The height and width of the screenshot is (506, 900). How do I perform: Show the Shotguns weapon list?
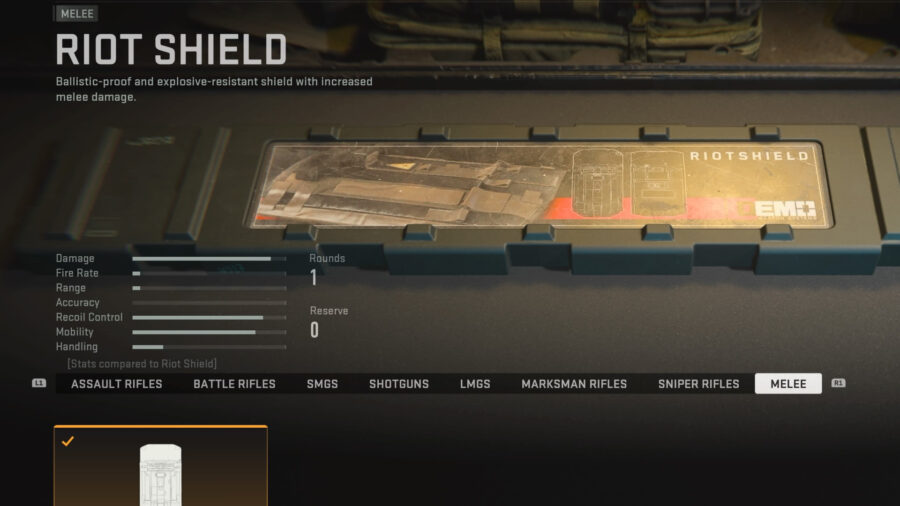pyautogui.click(x=399, y=384)
